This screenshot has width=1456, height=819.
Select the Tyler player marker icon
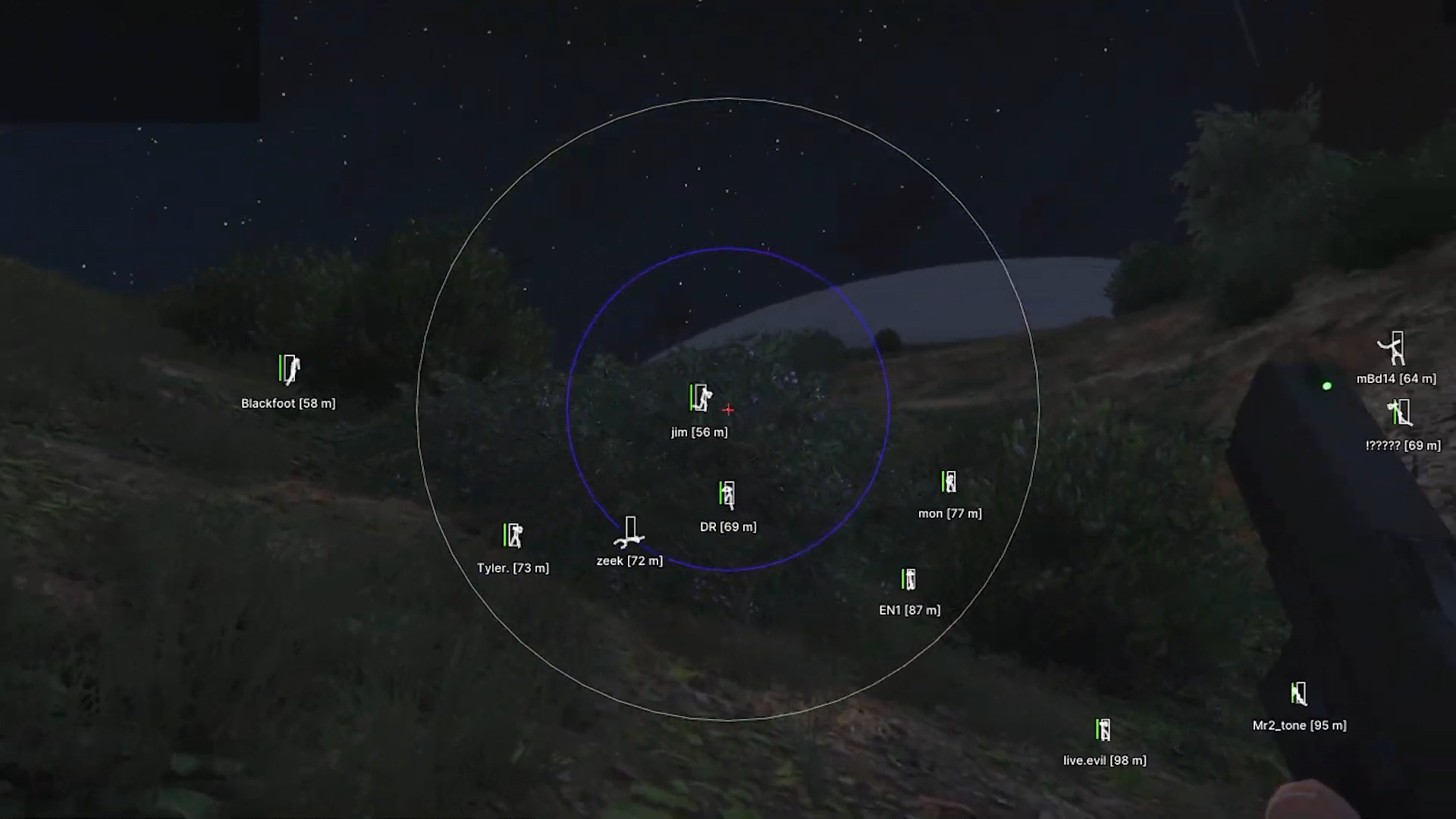(x=513, y=536)
